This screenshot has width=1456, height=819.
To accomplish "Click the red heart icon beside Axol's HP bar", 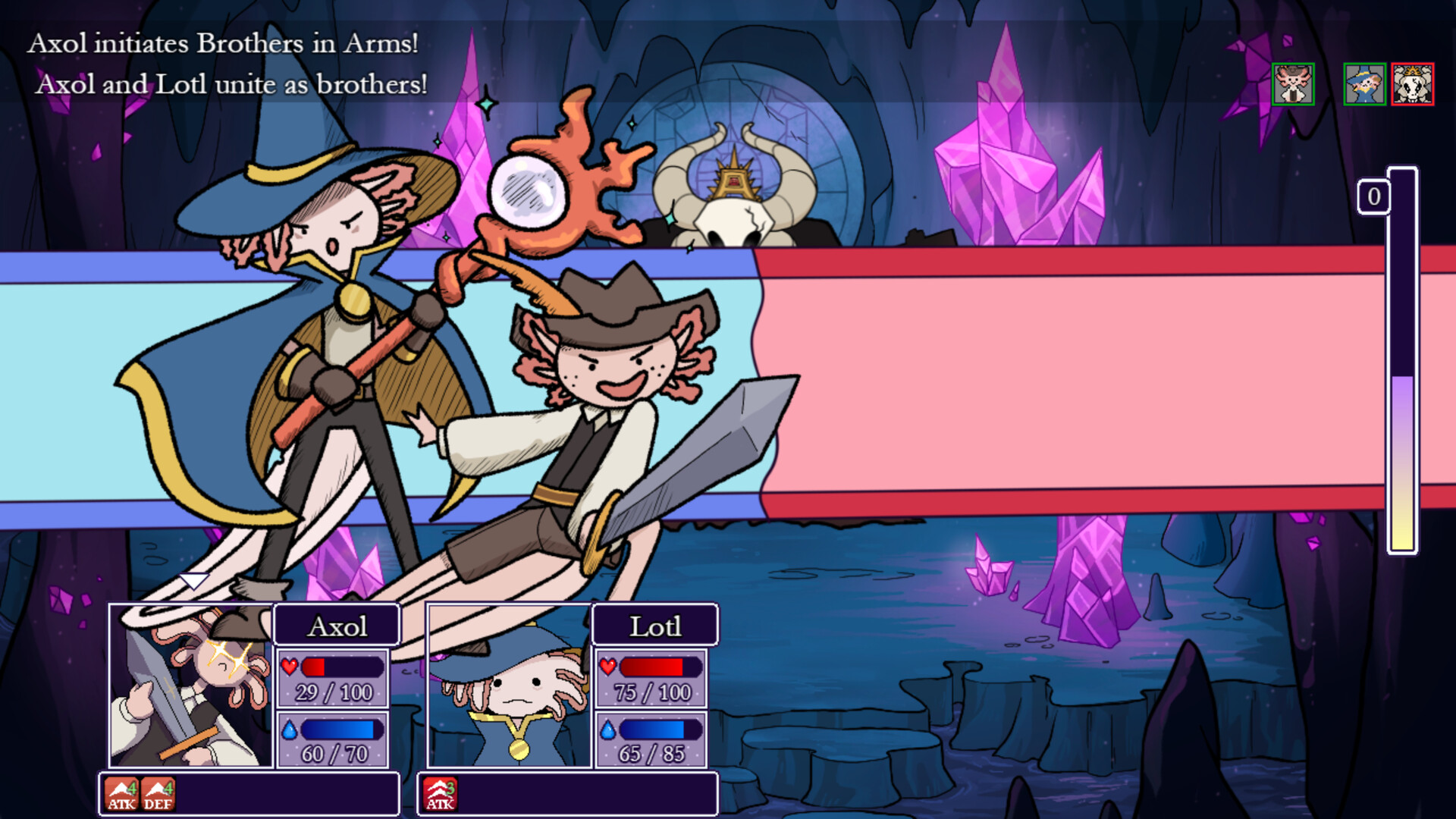I will pos(289,668).
